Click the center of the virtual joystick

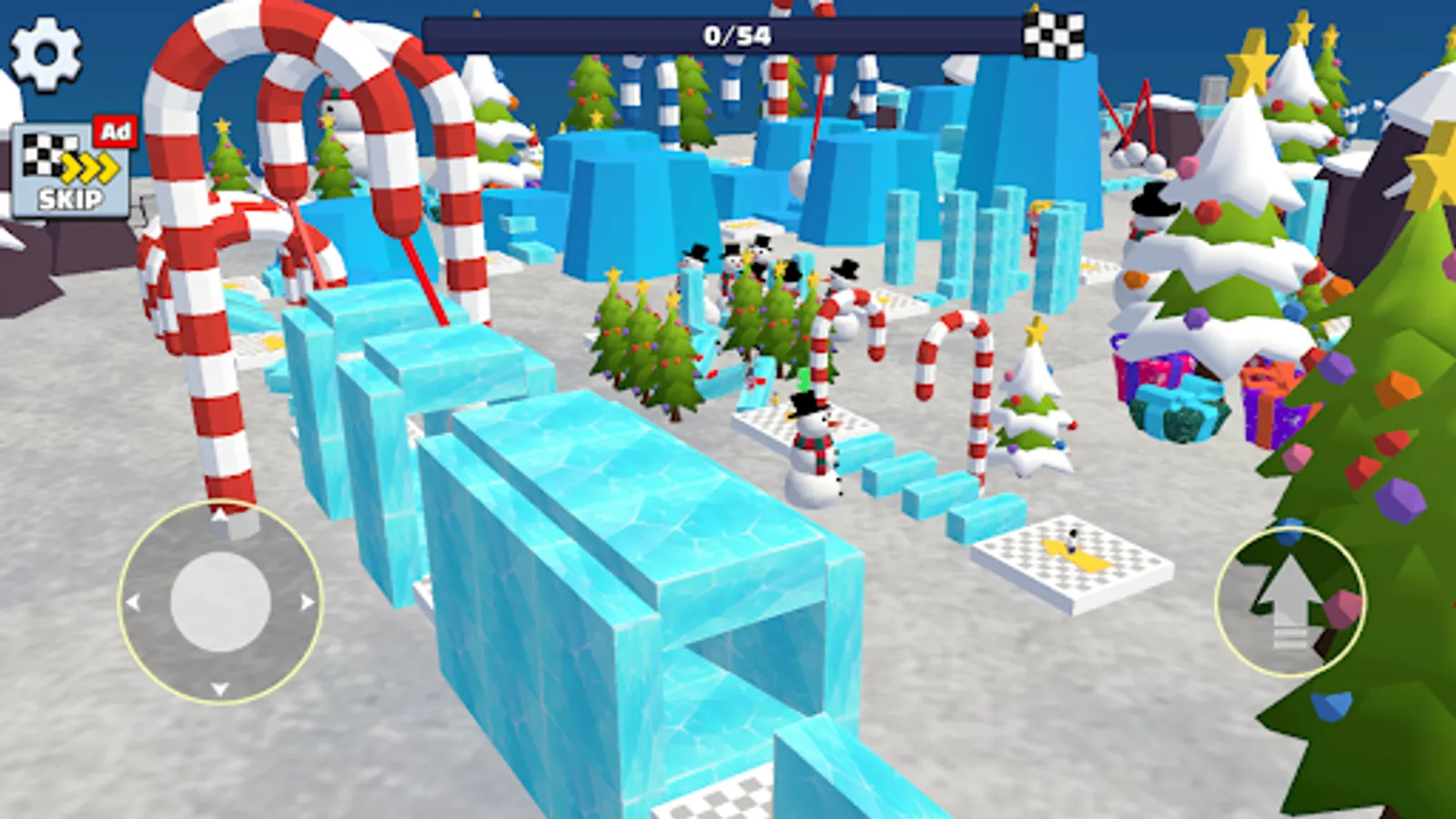coord(218,601)
